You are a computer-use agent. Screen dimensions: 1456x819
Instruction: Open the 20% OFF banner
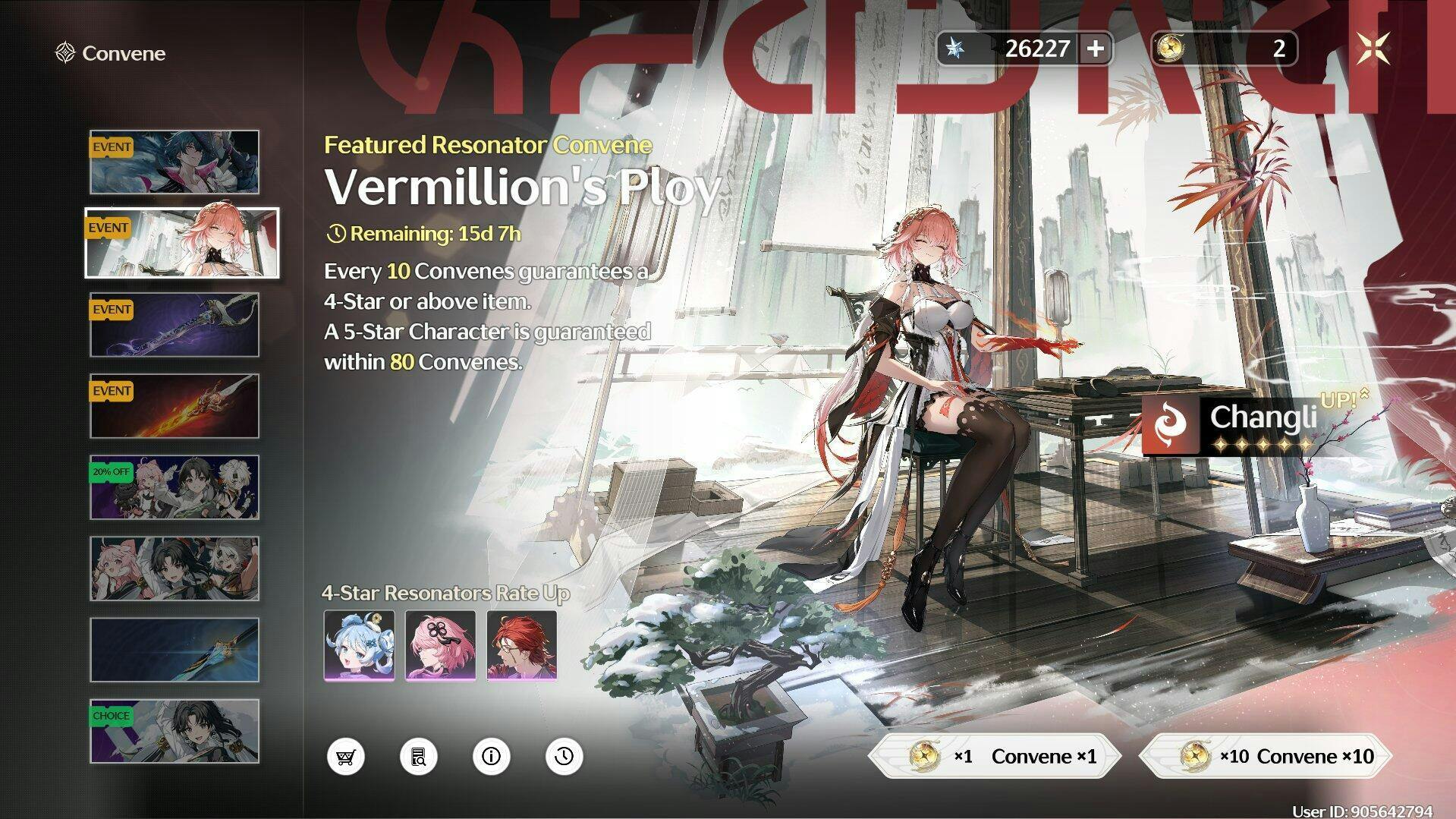(175, 487)
